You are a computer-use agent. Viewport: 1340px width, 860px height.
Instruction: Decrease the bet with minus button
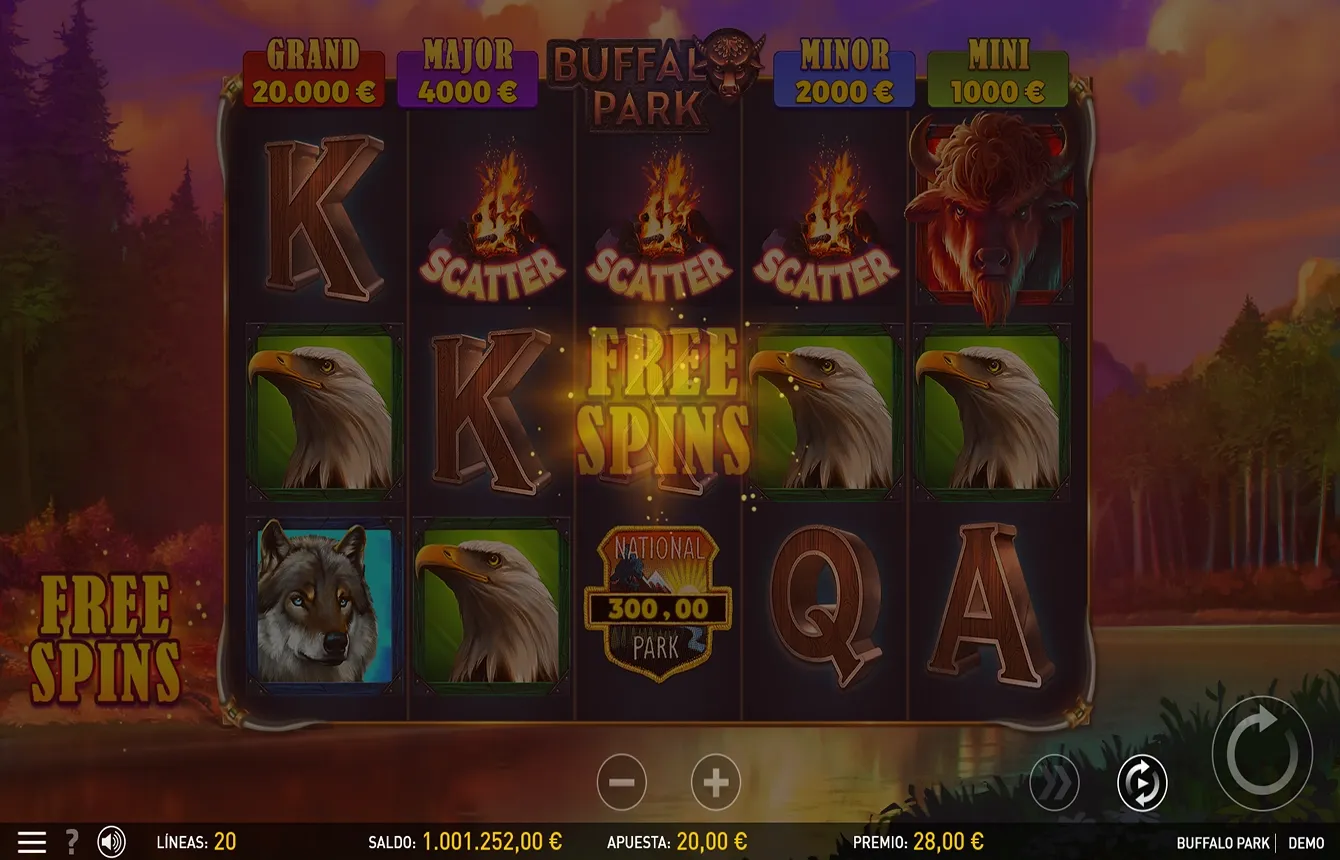(x=622, y=782)
